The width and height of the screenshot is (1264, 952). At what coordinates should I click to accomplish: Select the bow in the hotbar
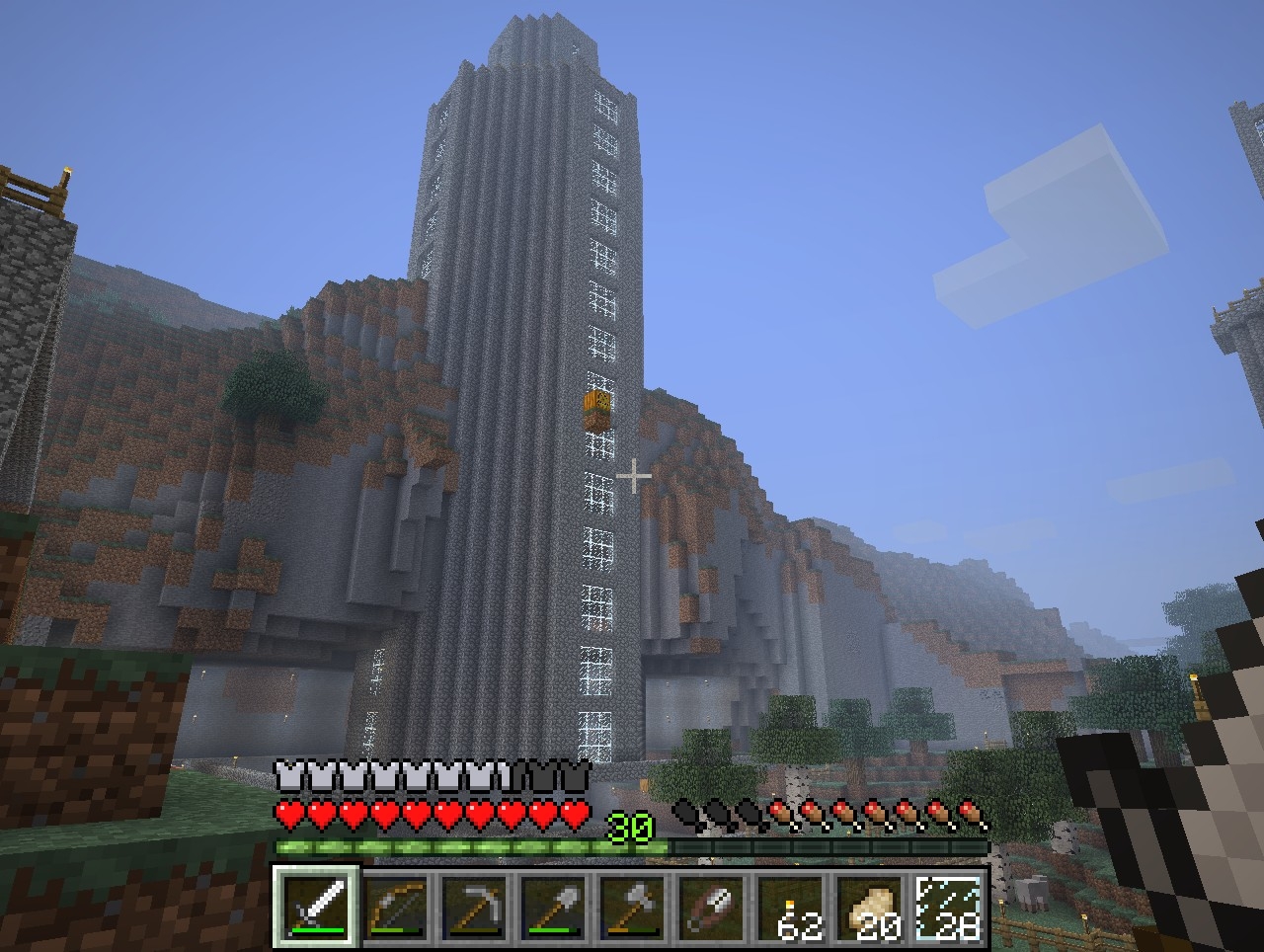[396, 907]
